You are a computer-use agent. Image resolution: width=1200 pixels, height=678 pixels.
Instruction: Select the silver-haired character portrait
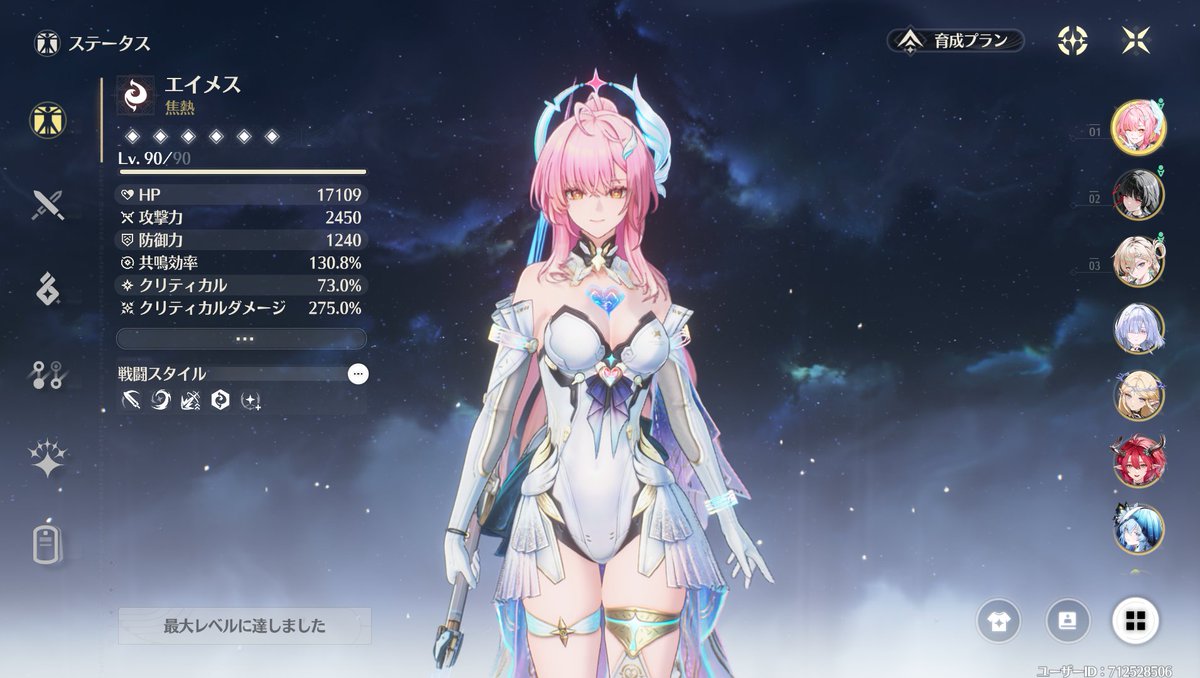[x=1138, y=329]
